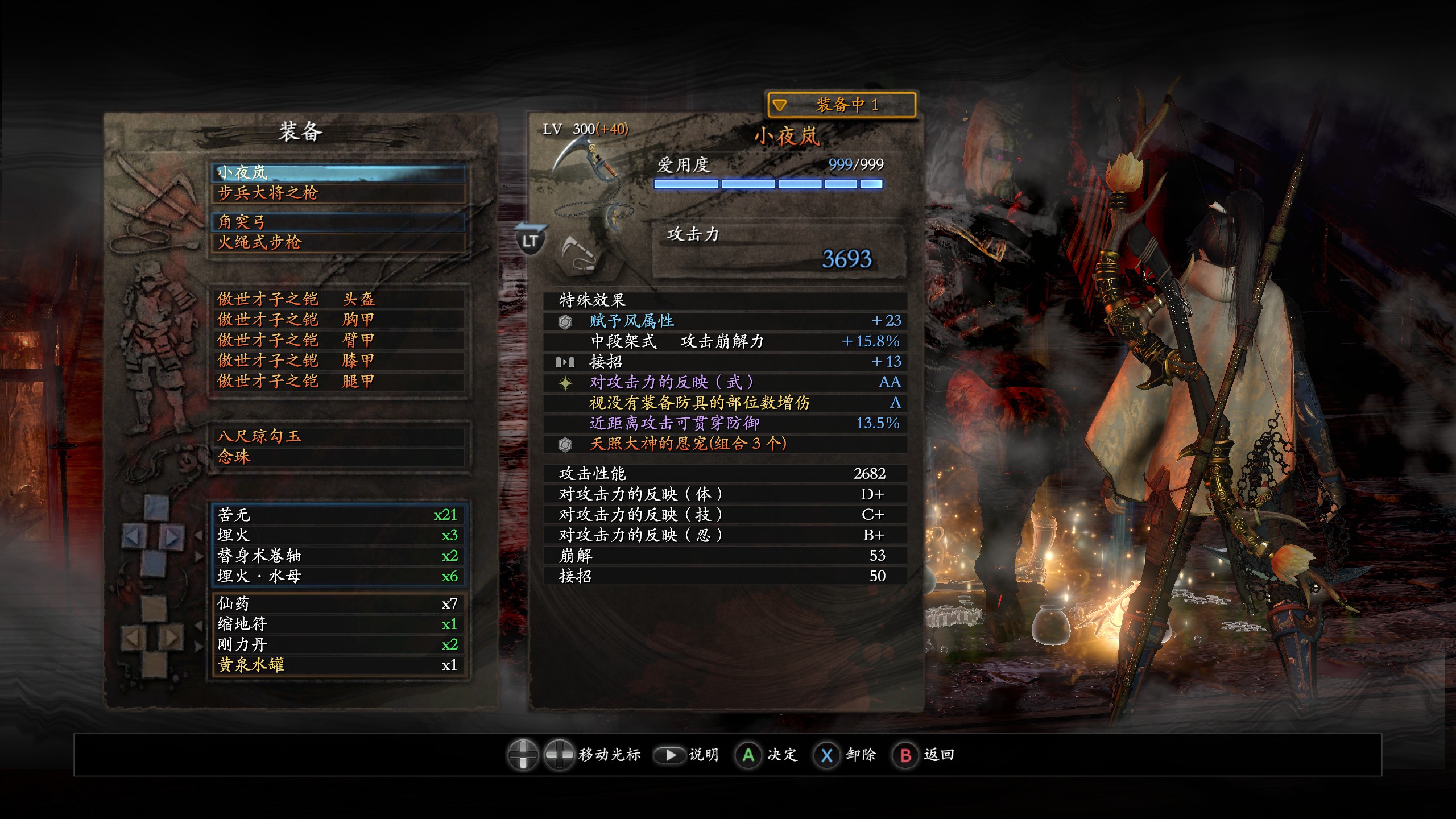Image resolution: width=1456 pixels, height=819 pixels.
Task: Open the 黄泉水罐 shortcut slot
Action: coord(339,665)
